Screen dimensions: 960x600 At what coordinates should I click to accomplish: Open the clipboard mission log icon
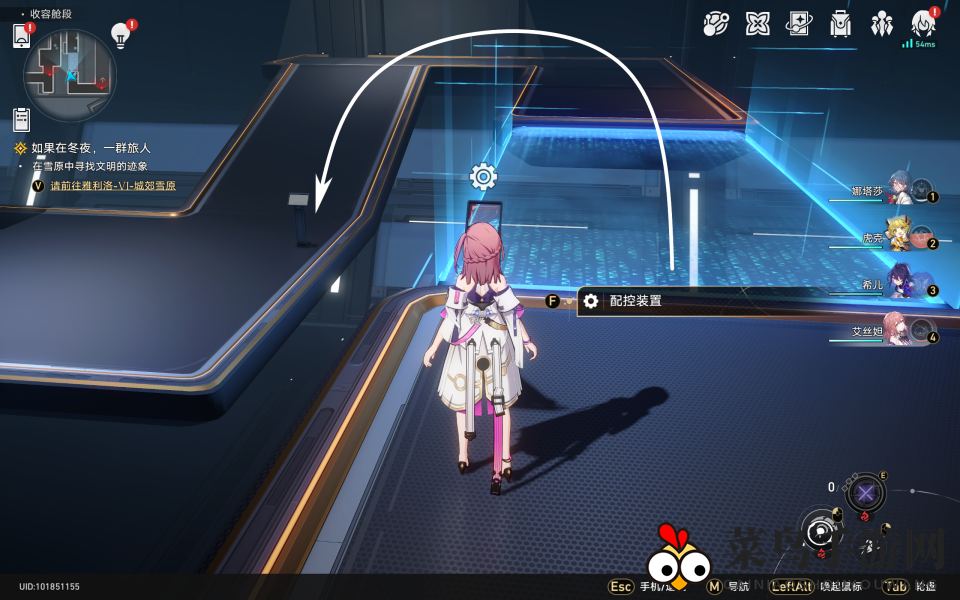tap(21, 120)
